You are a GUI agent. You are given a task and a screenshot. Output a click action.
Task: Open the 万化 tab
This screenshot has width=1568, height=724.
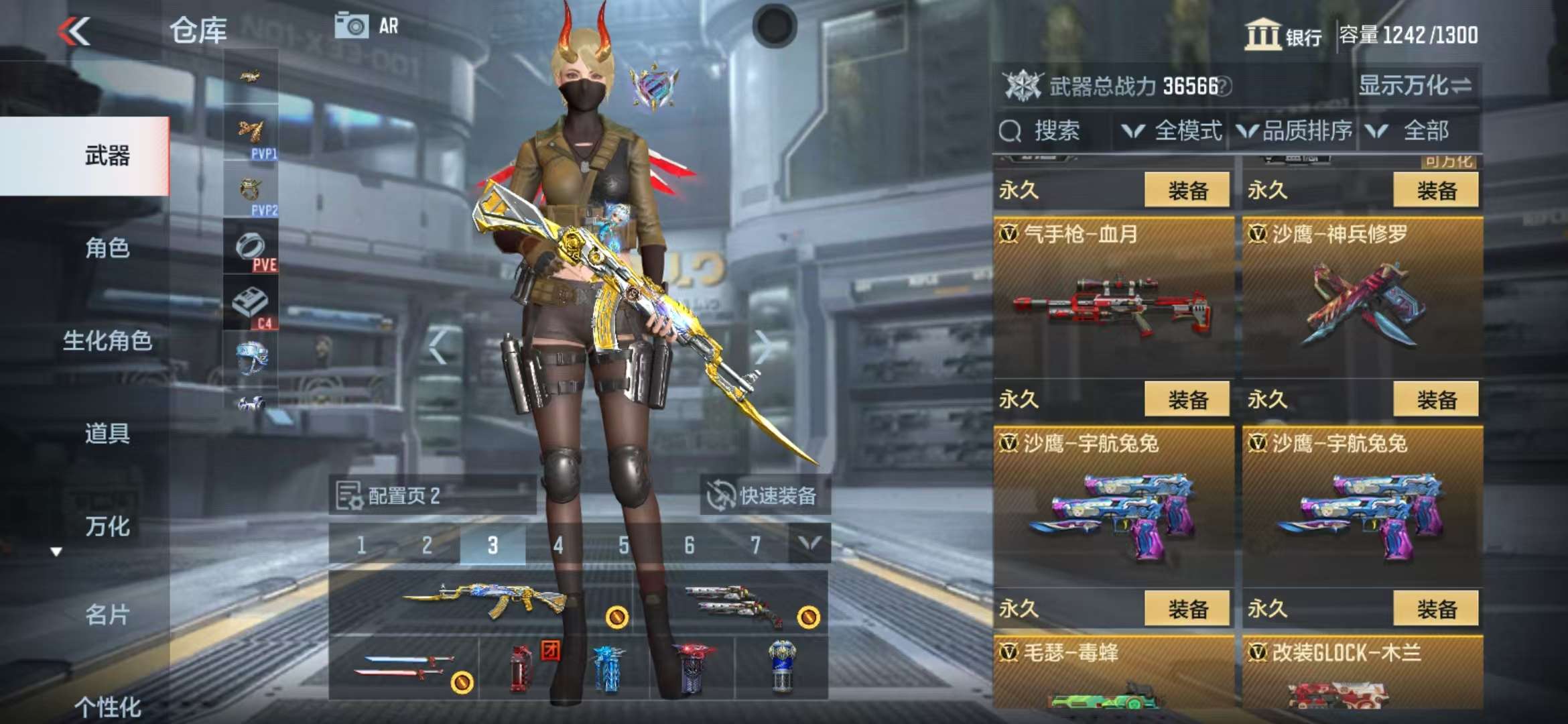(x=107, y=526)
